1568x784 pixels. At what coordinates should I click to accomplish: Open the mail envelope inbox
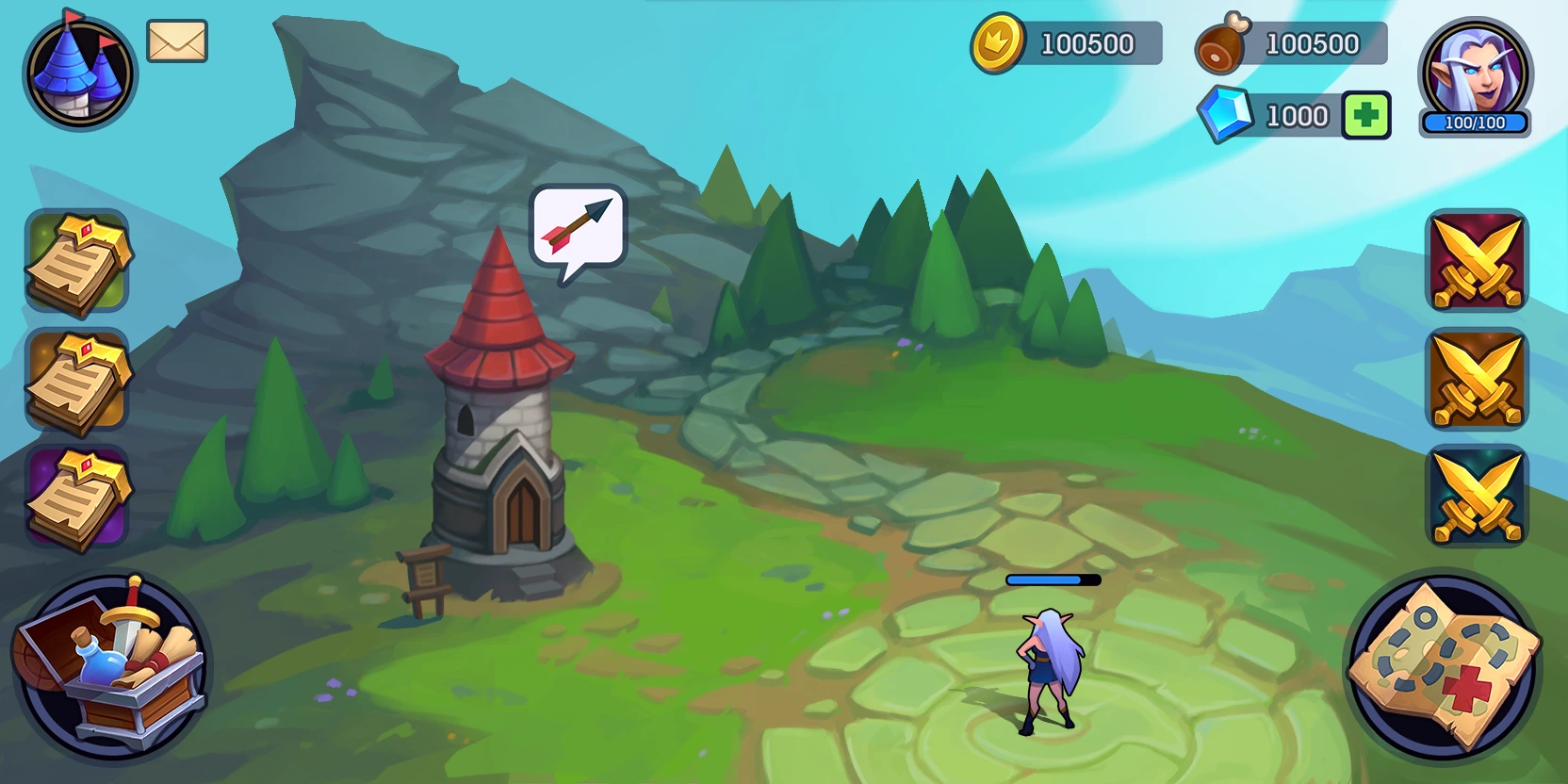(x=177, y=41)
